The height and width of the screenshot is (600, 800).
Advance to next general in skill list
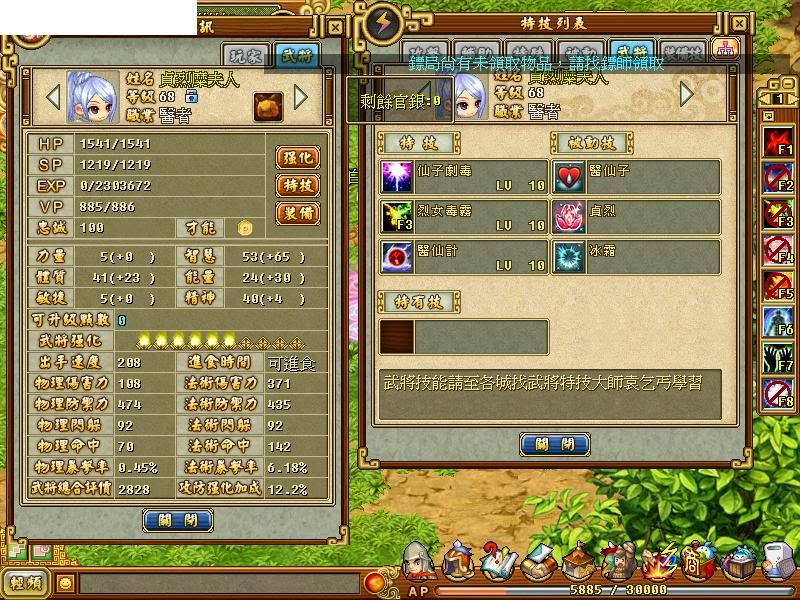click(x=687, y=94)
